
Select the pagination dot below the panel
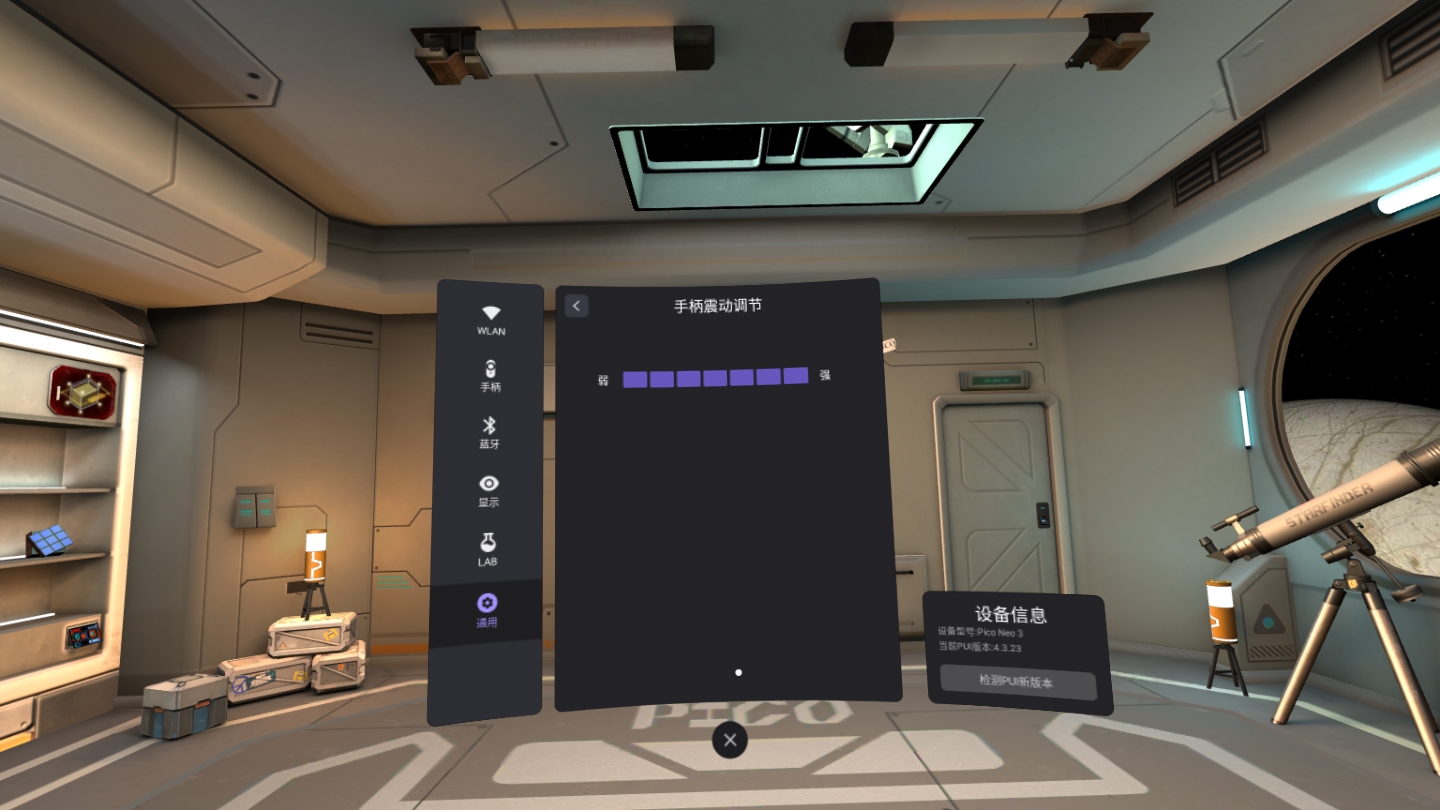[738, 673]
